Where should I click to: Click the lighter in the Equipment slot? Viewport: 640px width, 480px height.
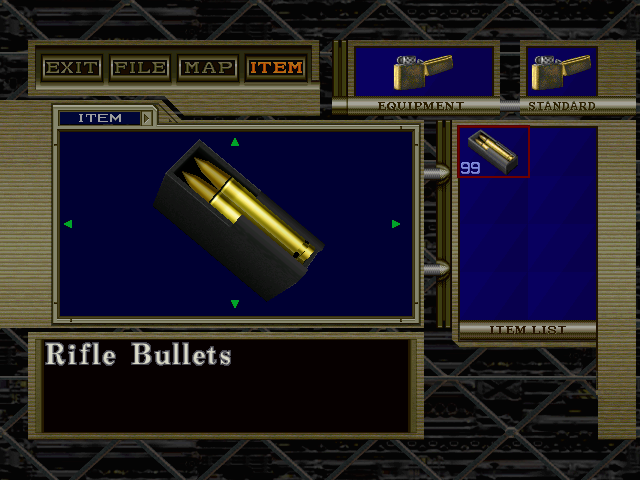pyautogui.click(x=424, y=71)
